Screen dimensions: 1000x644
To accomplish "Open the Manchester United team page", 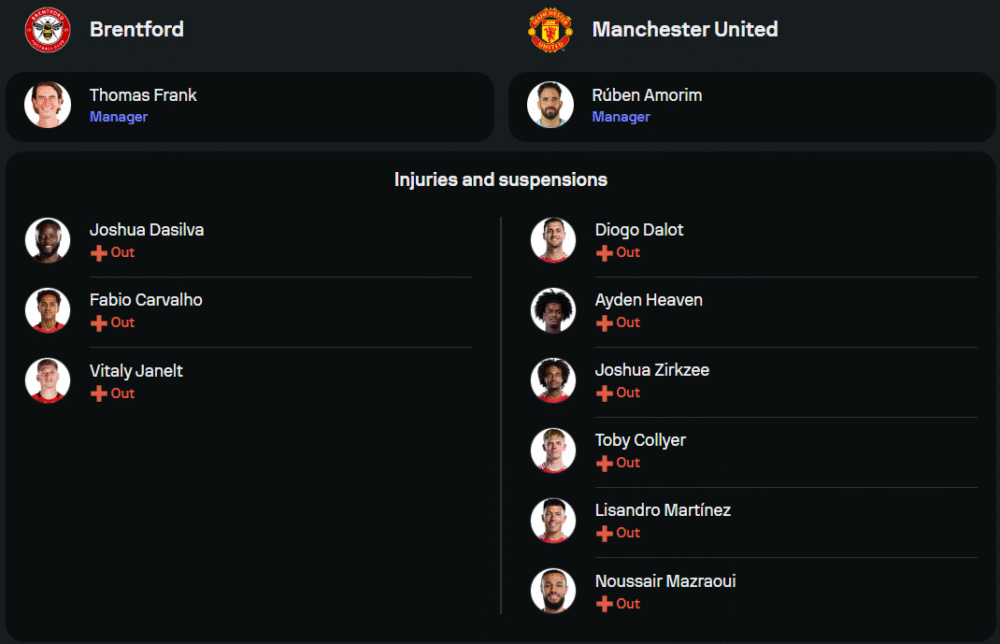I will coord(684,30).
